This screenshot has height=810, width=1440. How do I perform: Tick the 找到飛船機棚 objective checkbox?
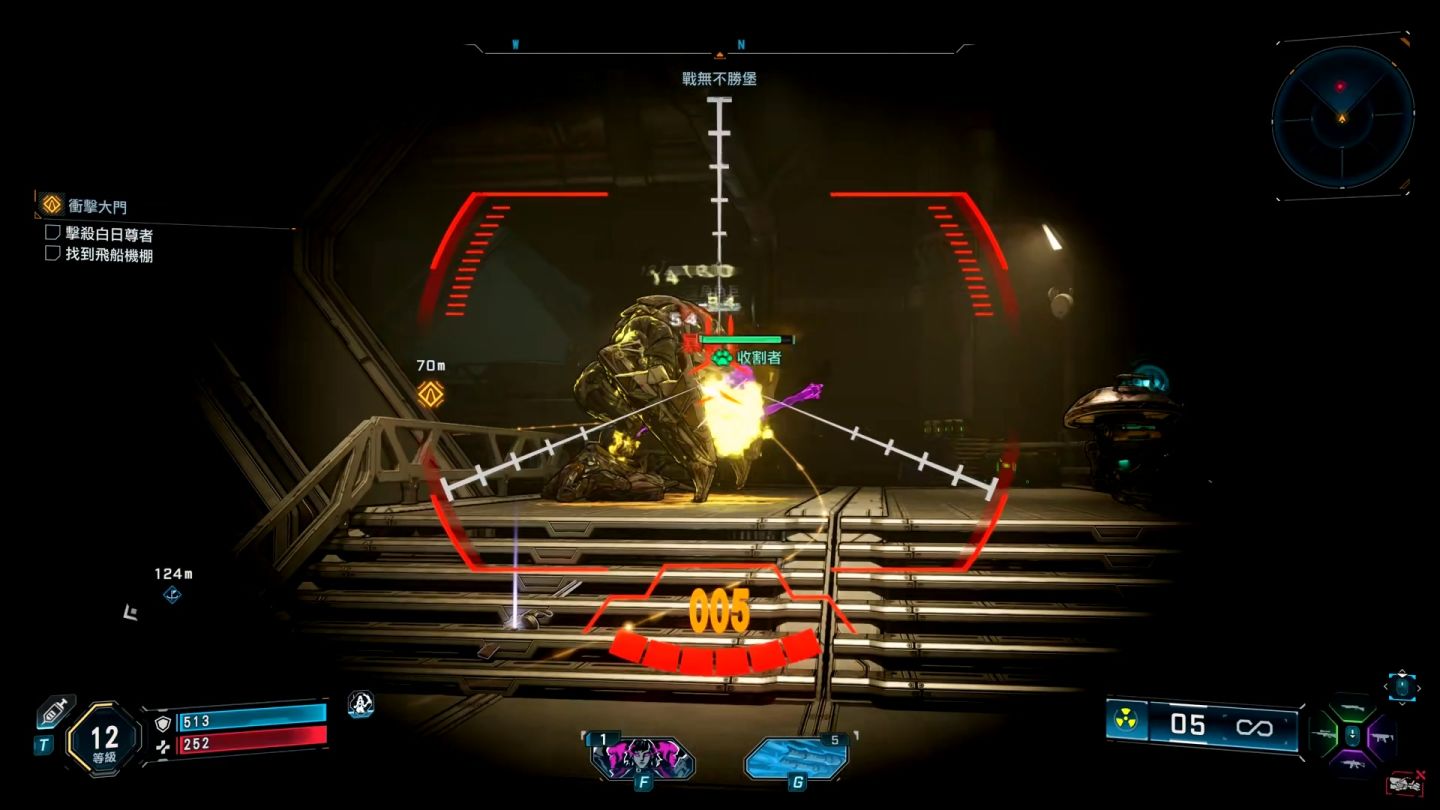(x=53, y=254)
